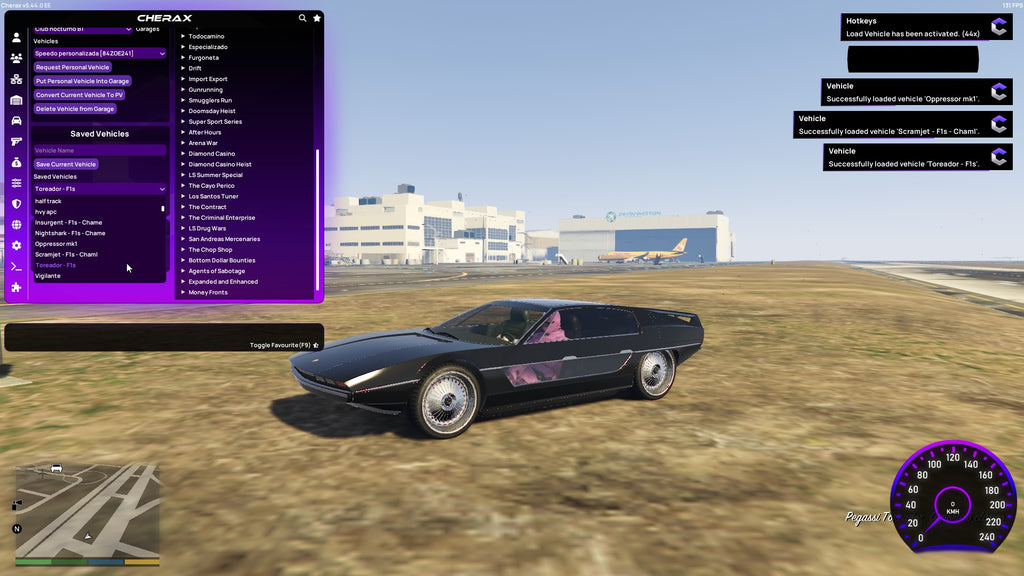Open favourites with the star icon
Image resolution: width=1024 pixels, height=576 pixels.
[317, 18]
